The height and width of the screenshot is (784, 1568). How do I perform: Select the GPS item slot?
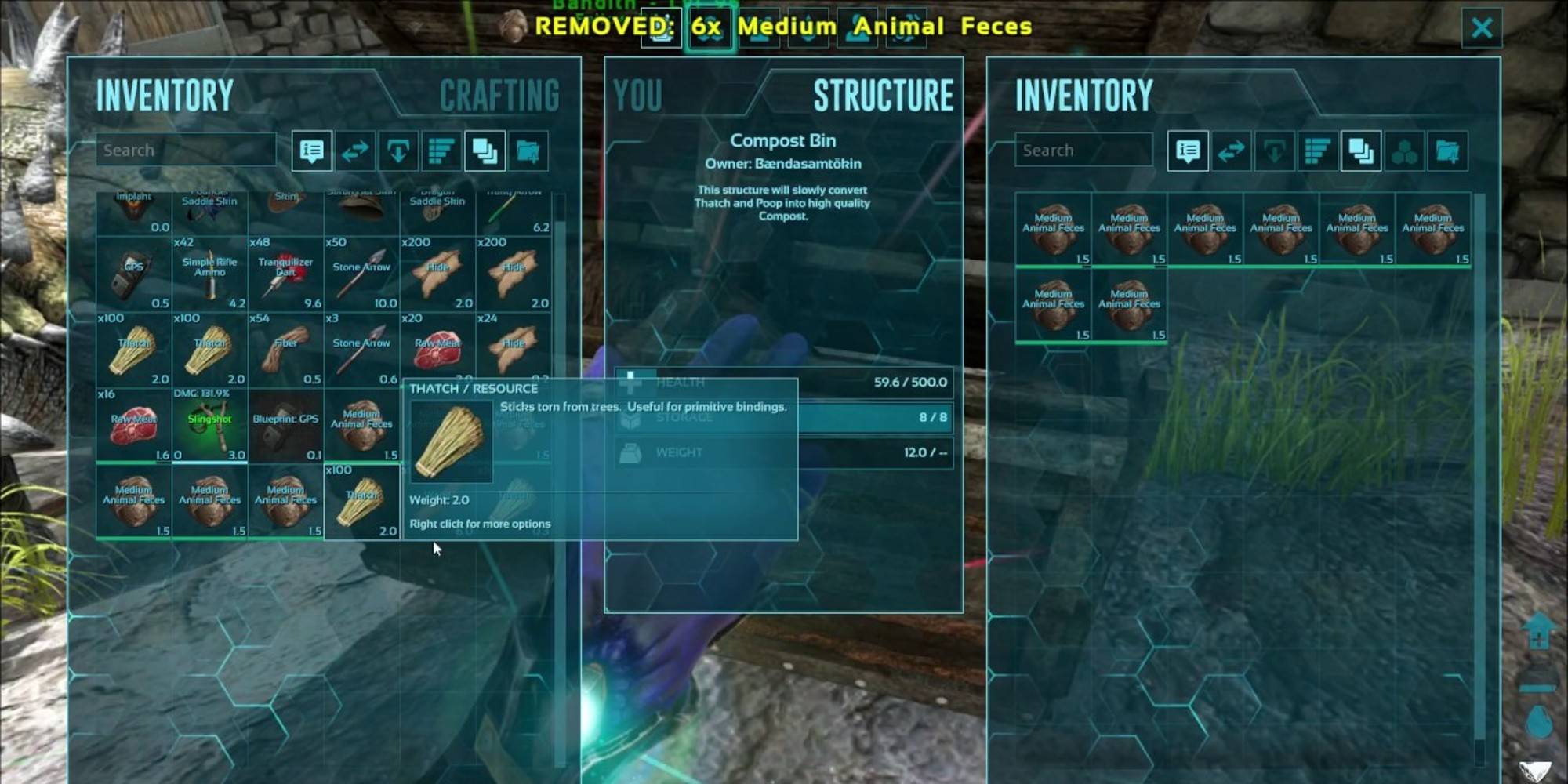pos(133,274)
